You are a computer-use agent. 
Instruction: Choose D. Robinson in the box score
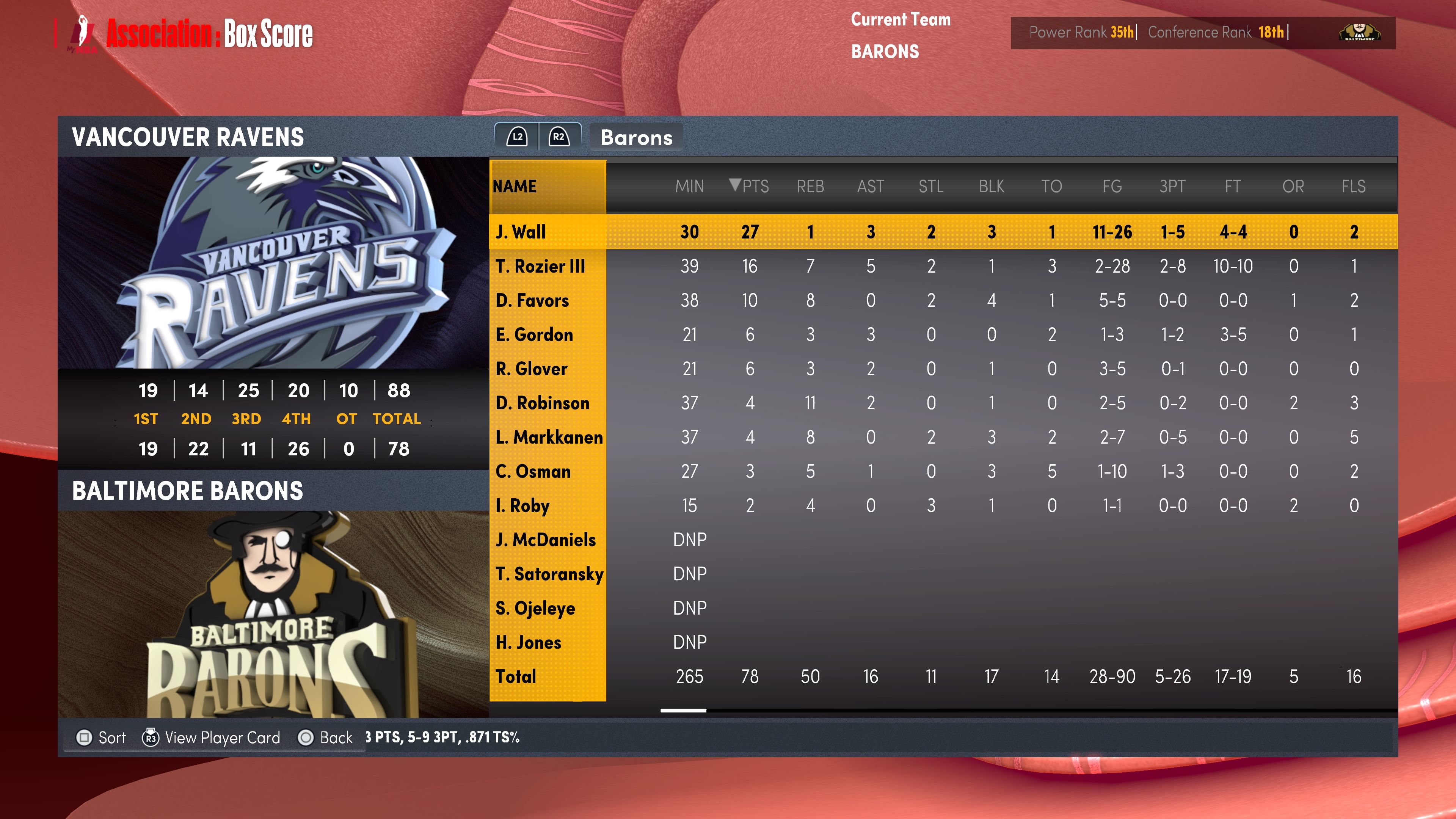[542, 403]
